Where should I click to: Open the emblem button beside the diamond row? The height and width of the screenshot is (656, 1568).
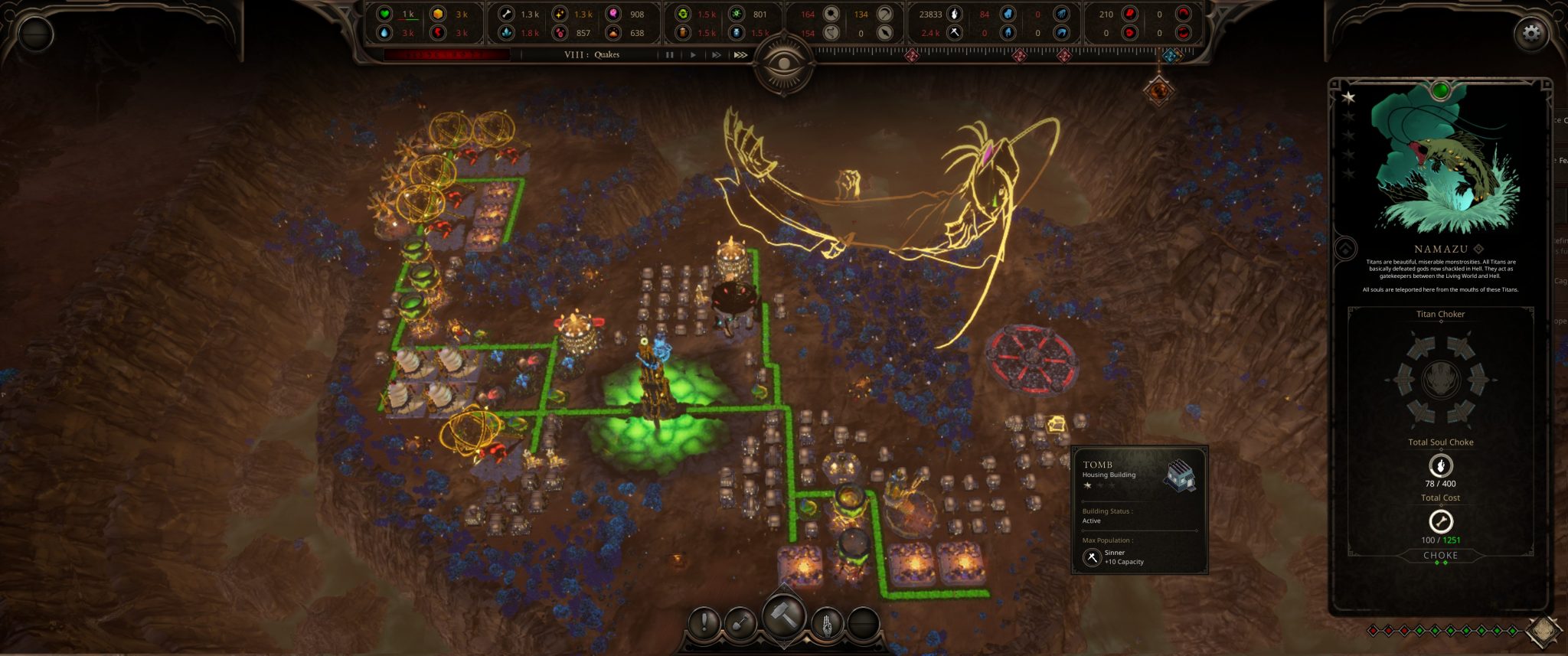coord(1542,630)
